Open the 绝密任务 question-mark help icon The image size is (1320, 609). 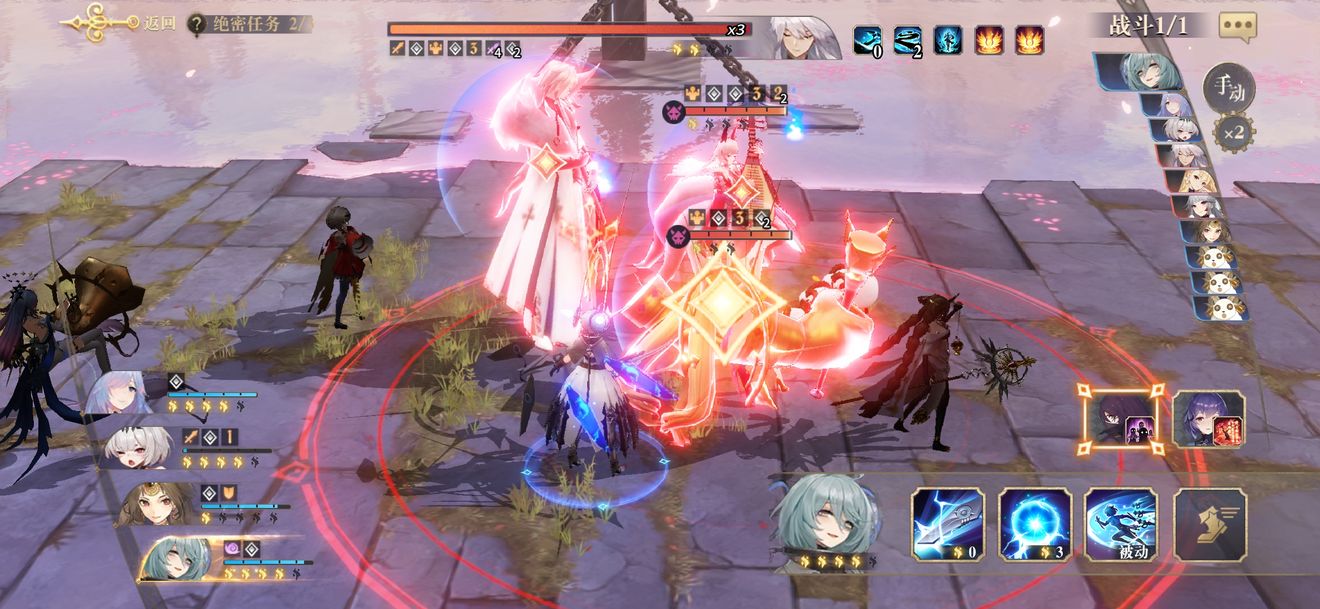[198, 23]
